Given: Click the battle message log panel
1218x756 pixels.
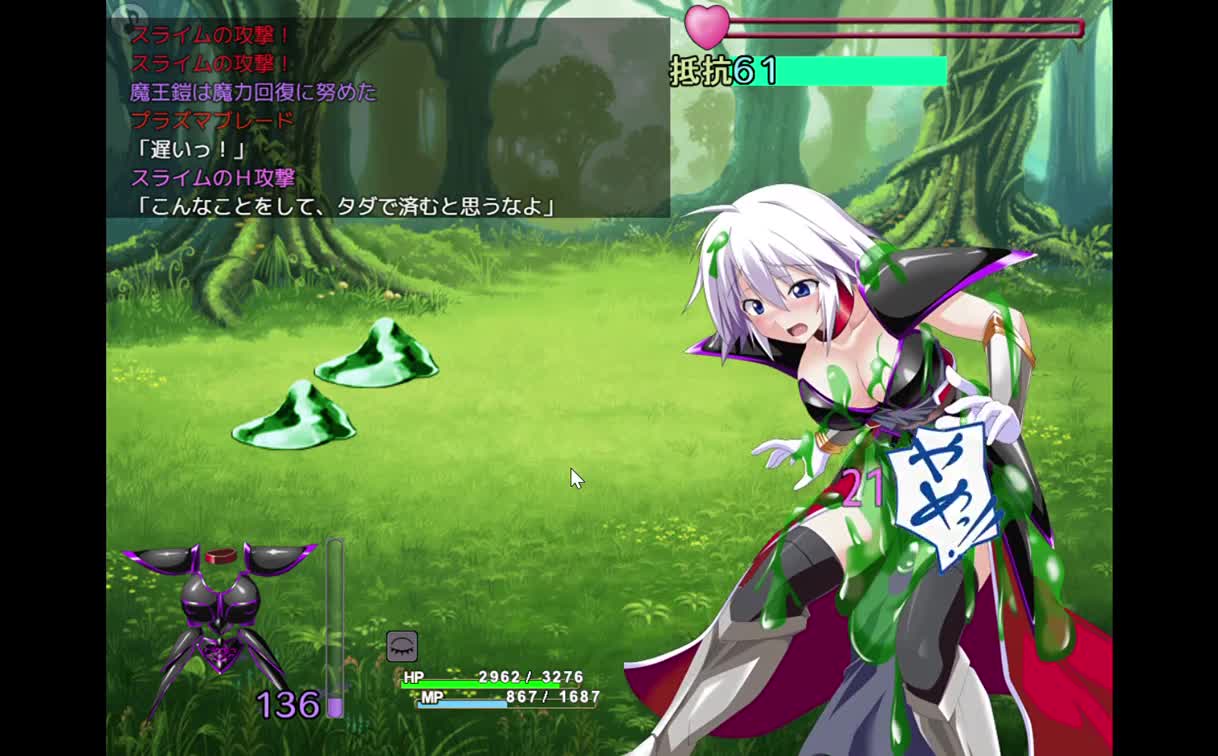Looking at the screenshot, I should (x=389, y=118).
